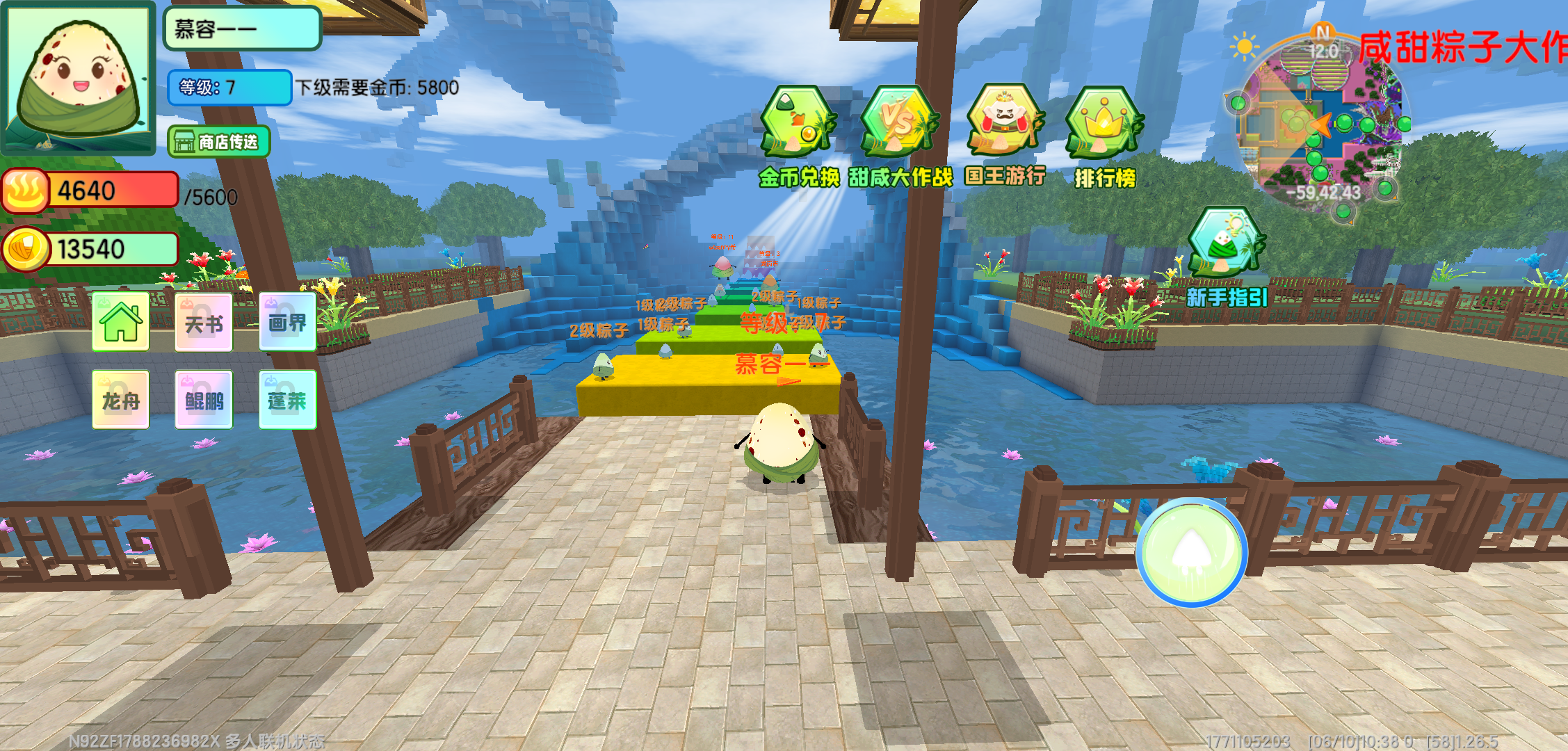Open the 新手指引 beginner guide
This screenshot has height=751, width=1568.
pyautogui.click(x=1227, y=243)
